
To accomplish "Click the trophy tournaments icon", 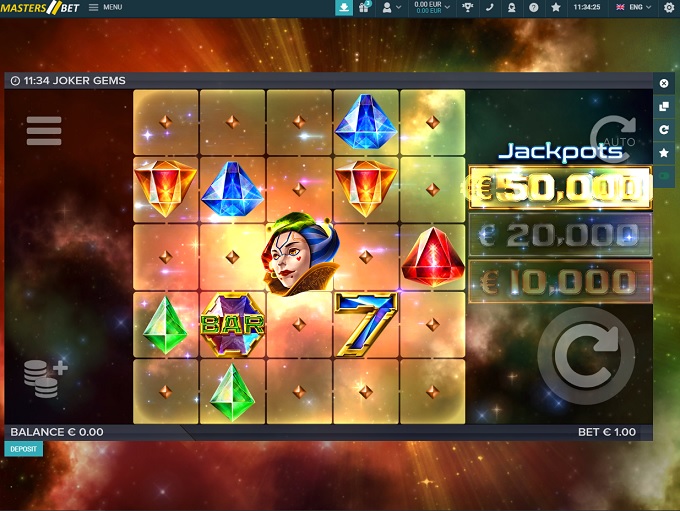I will tap(467, 7).
